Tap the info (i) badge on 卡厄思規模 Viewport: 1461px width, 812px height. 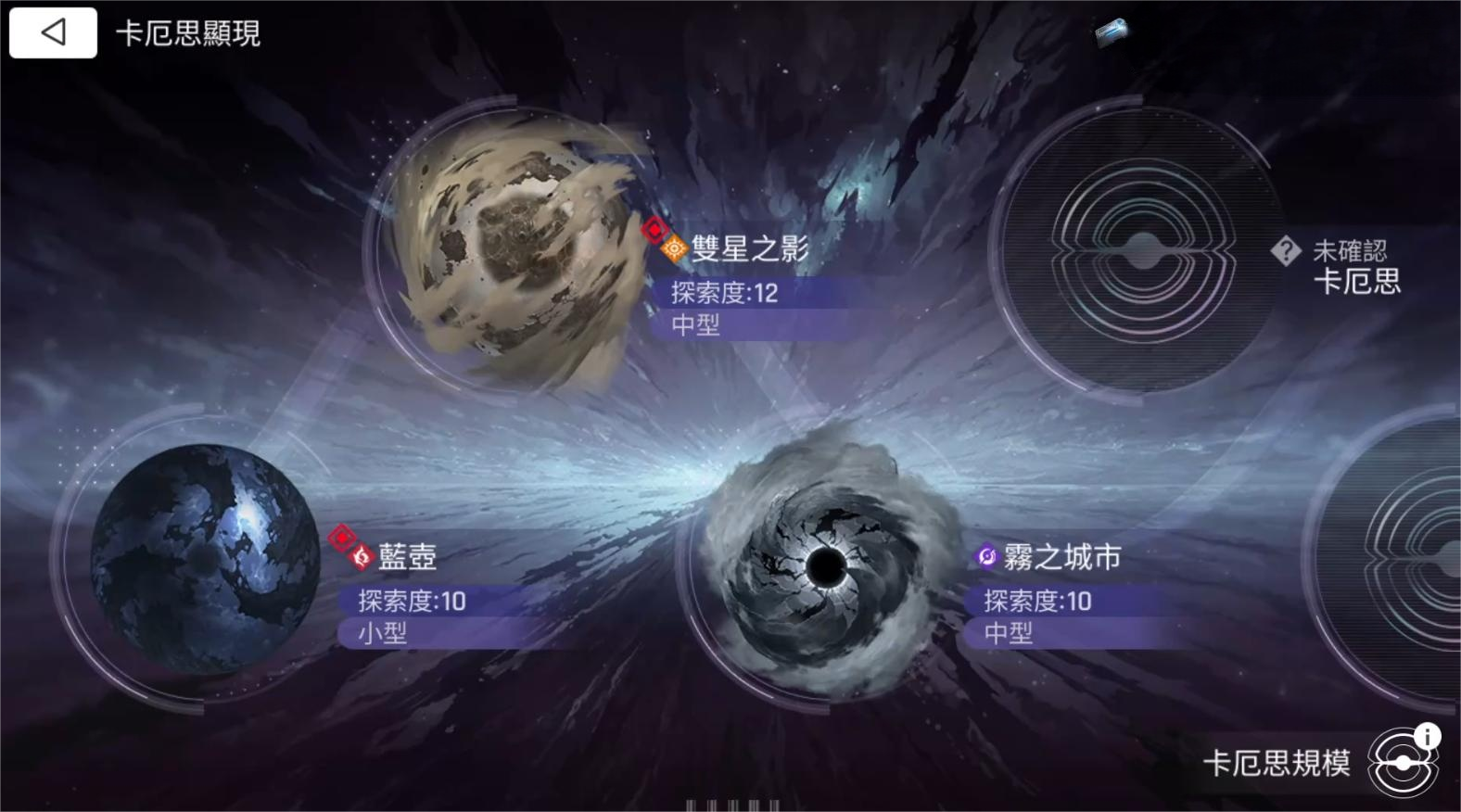1427,735
